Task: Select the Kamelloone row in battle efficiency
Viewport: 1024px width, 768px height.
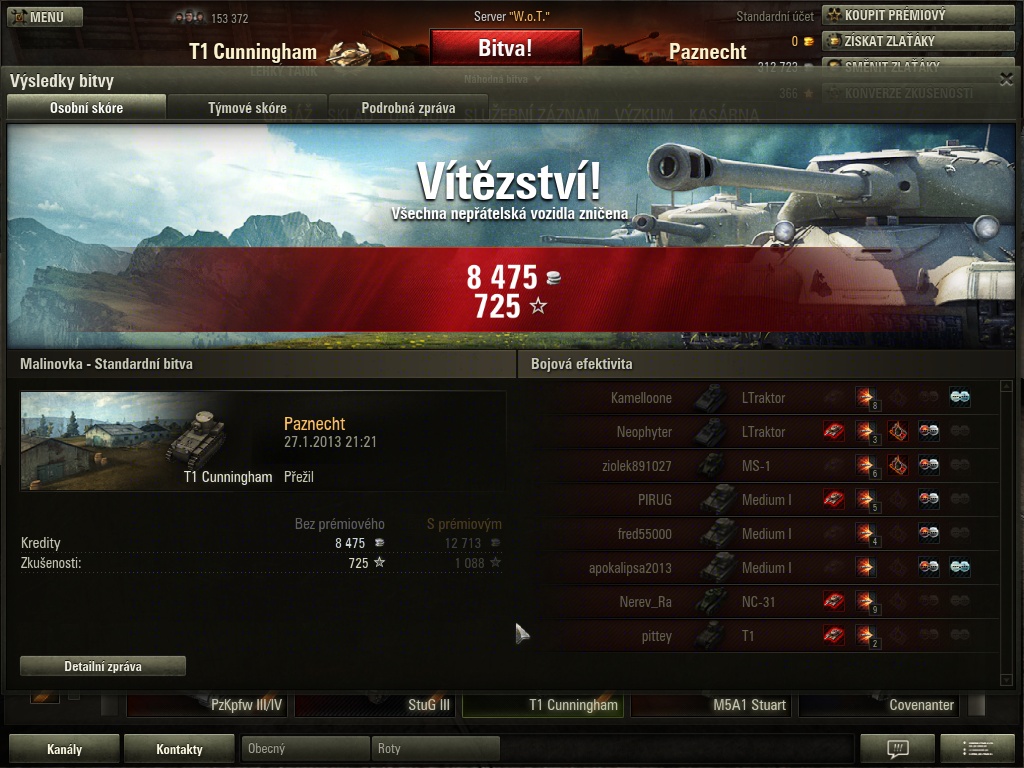Action: 760,398
